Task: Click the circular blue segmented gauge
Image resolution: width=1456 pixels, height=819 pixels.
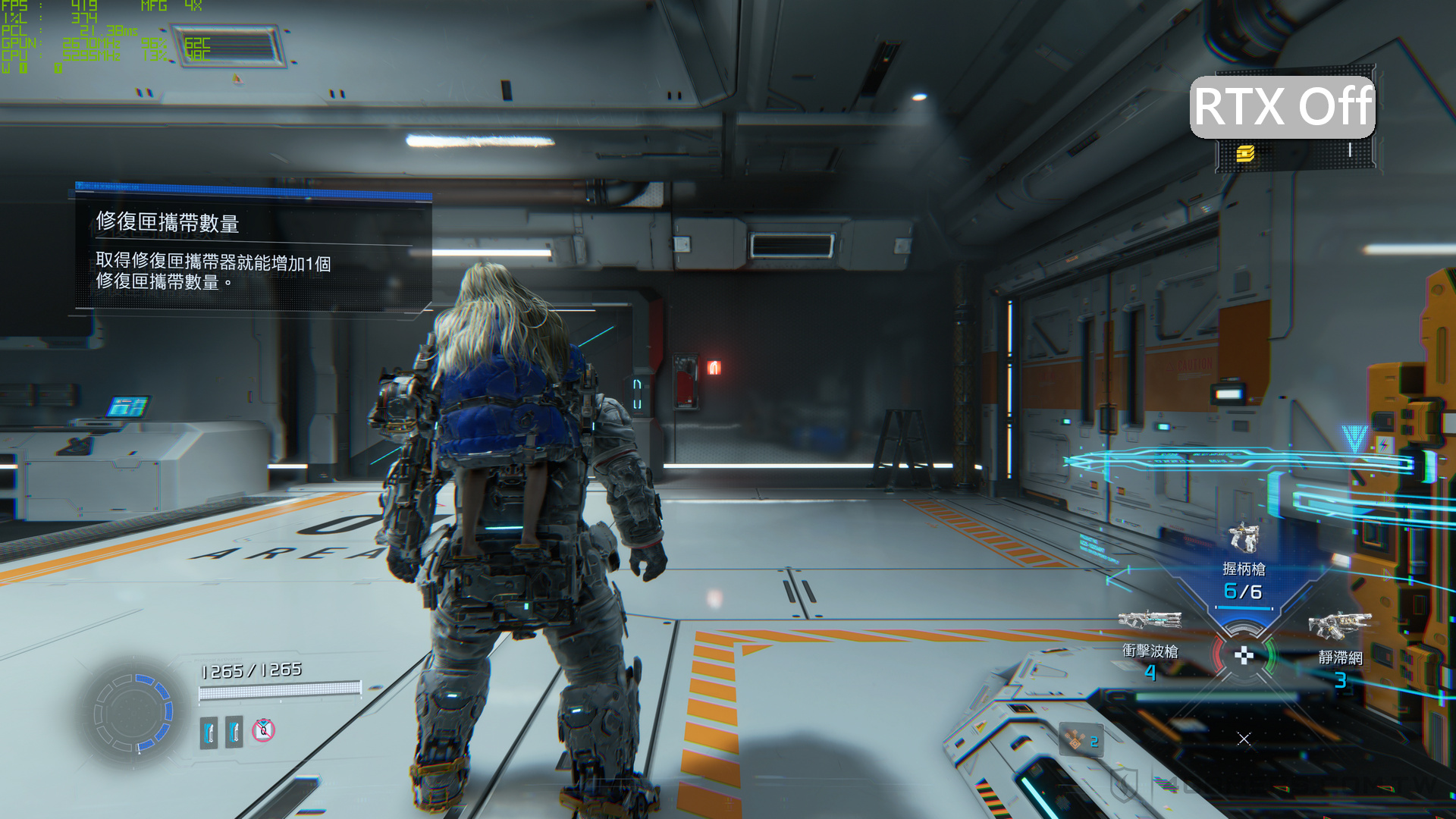Action: 133,713
